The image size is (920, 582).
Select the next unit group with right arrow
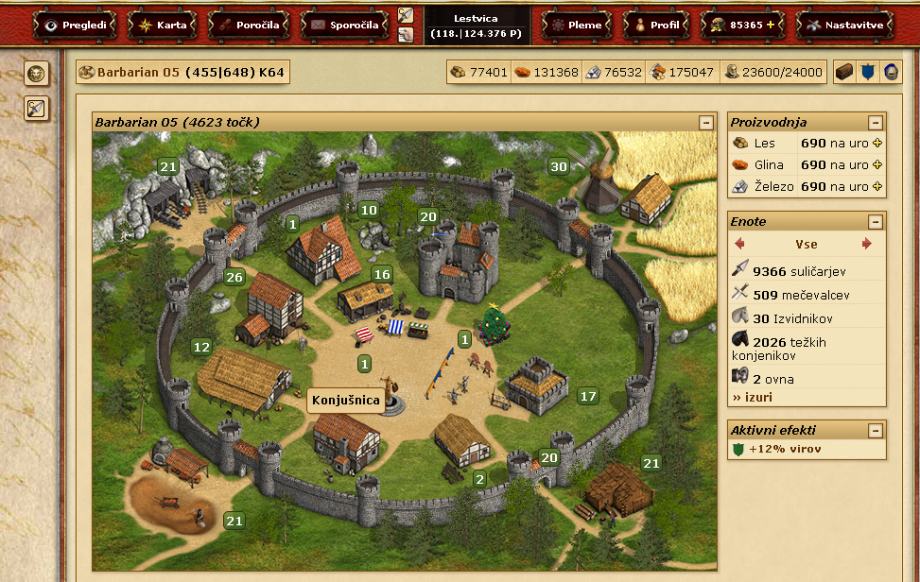coord(866,244)
